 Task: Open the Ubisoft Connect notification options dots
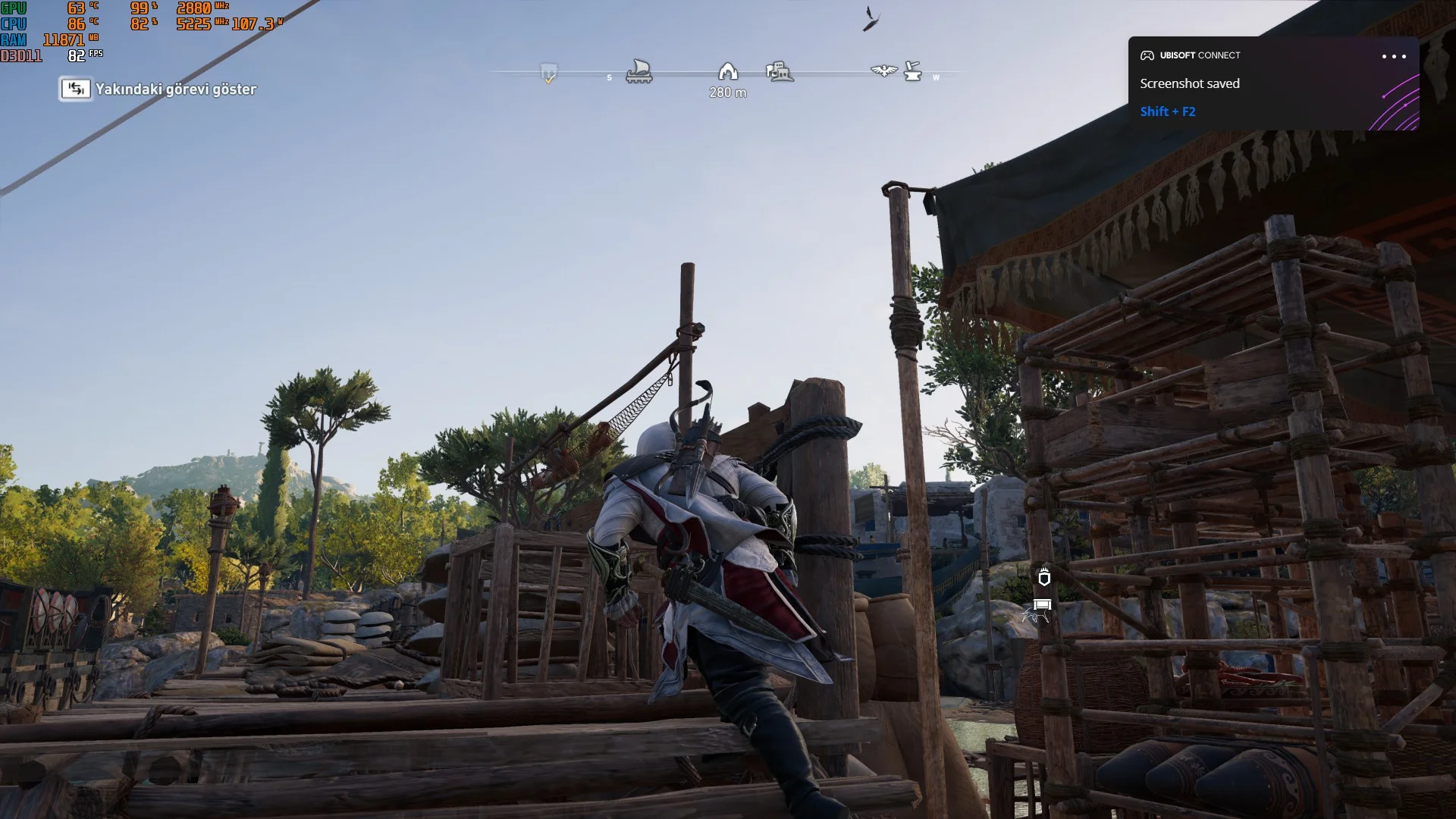1393,56
